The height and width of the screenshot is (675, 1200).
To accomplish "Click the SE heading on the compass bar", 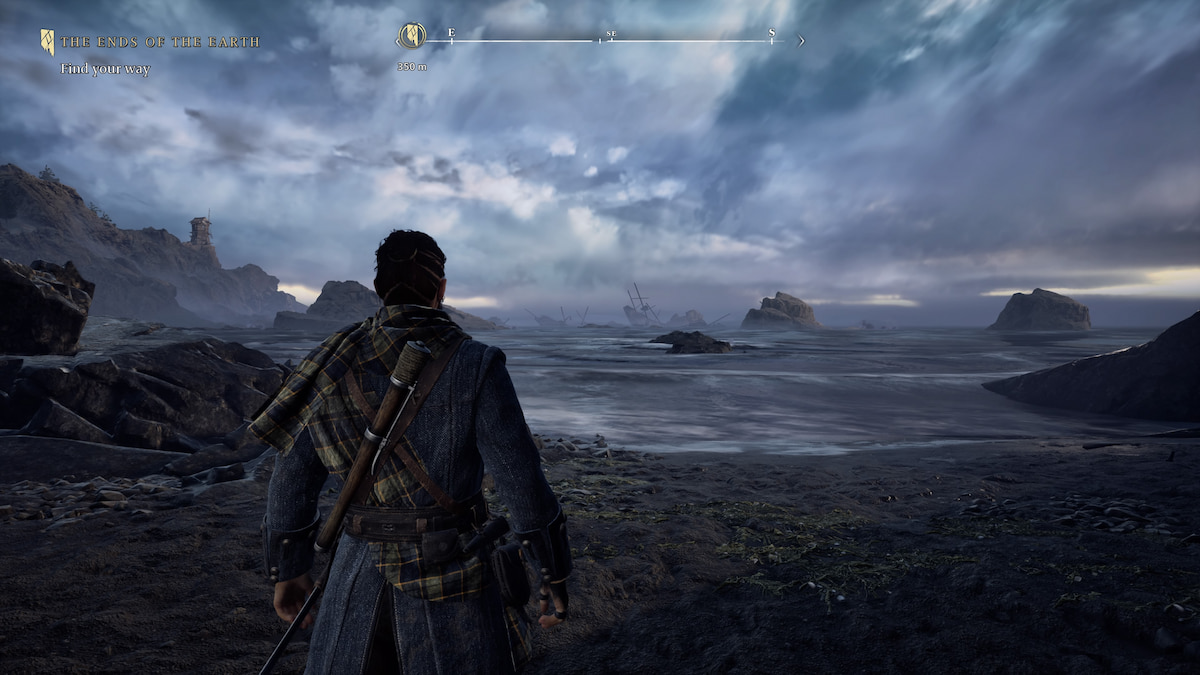I will click(x=611, y=36).
